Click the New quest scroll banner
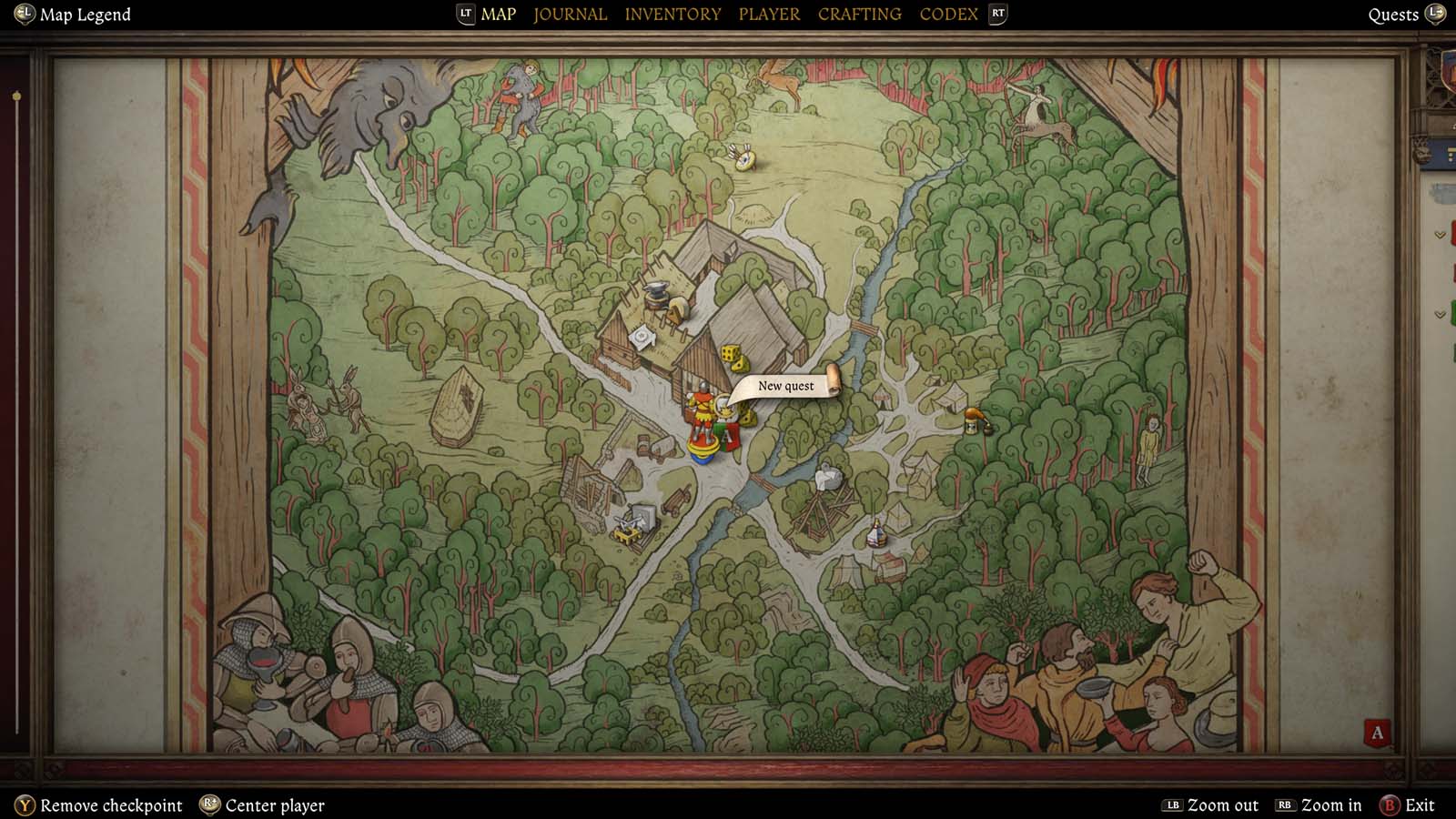 (x=784, y=386)
